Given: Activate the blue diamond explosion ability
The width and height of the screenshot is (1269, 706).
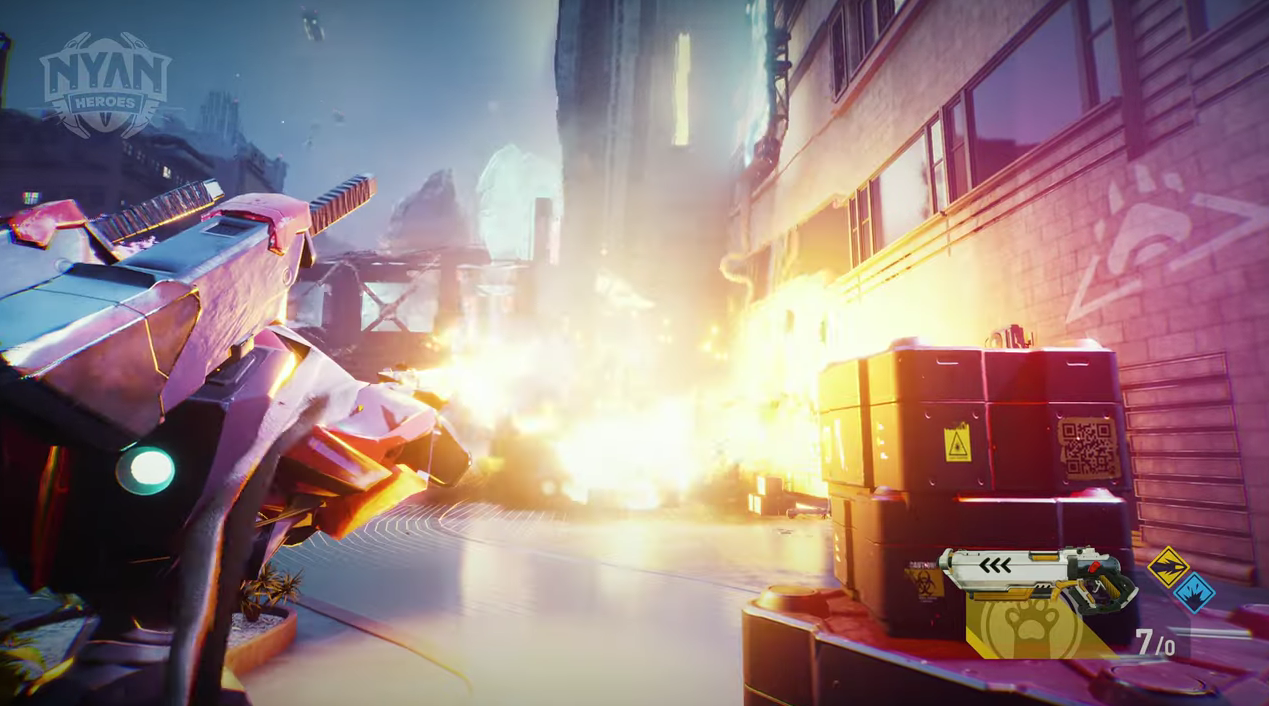Looking at the screenshot, I should 1192,592.
